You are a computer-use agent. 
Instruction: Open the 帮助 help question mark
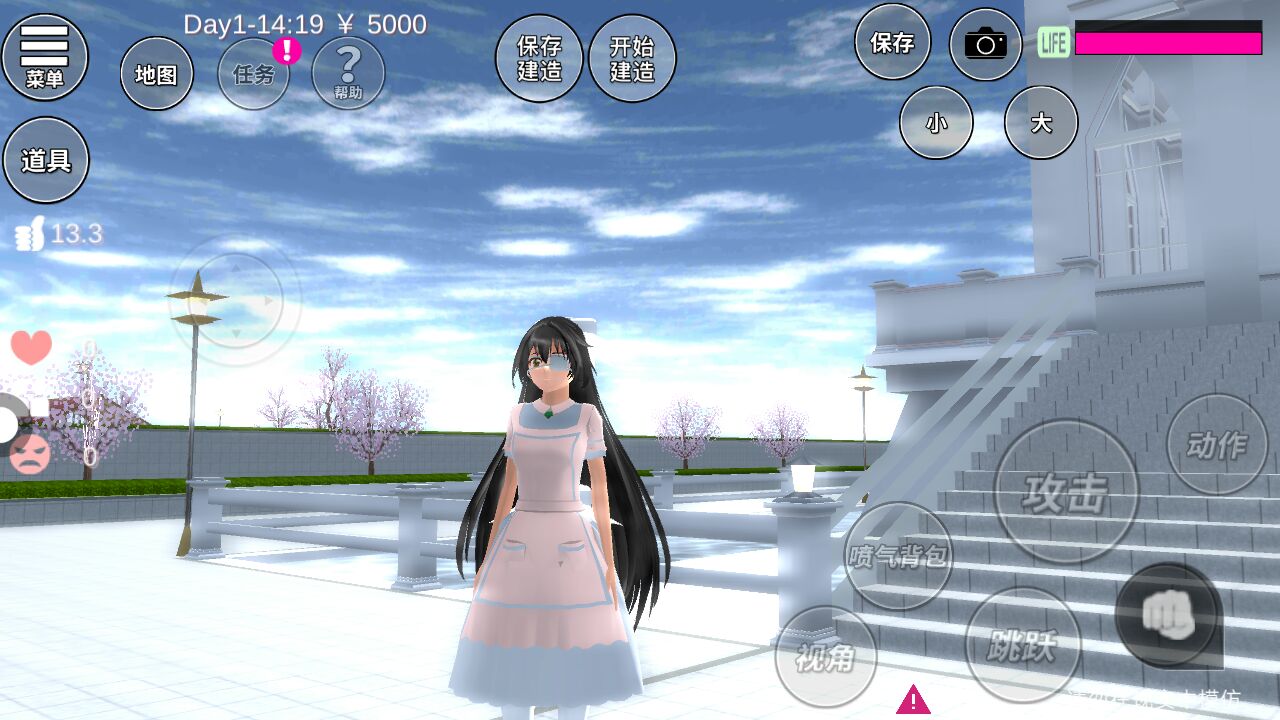coord(348,73)
